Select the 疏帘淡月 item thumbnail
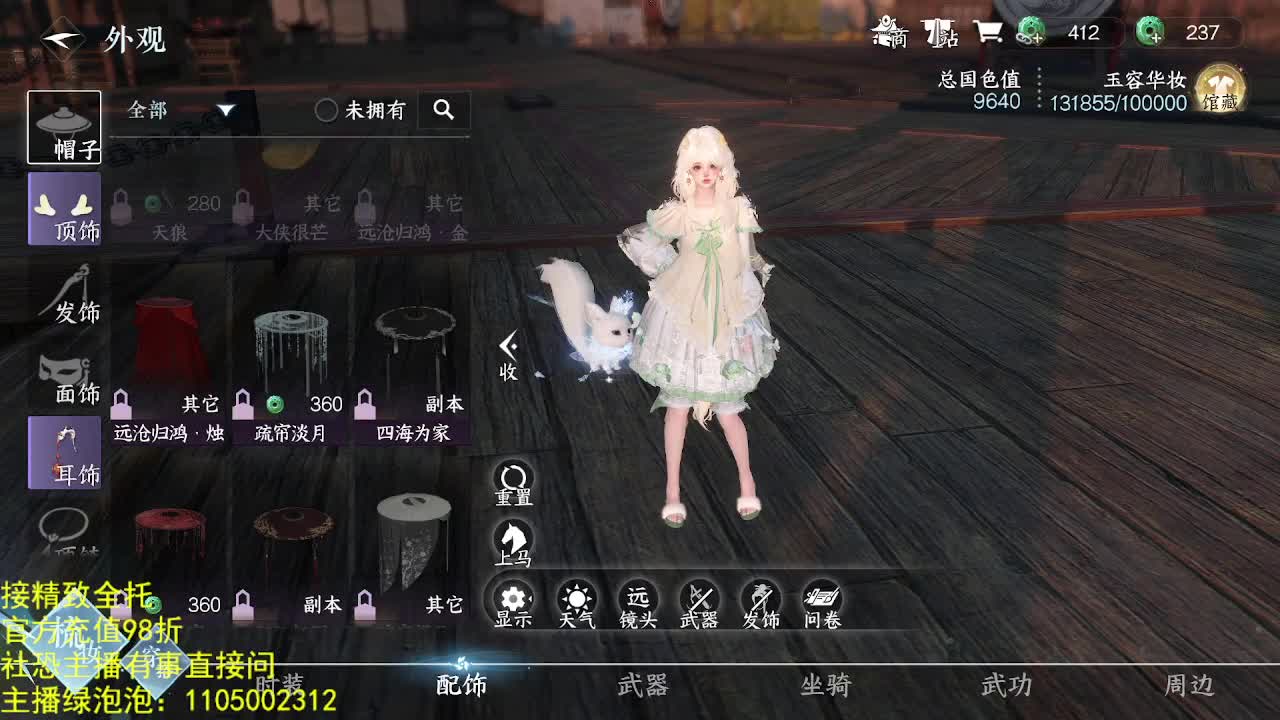This screenshot has height=720, width=1280. (290, 345)
